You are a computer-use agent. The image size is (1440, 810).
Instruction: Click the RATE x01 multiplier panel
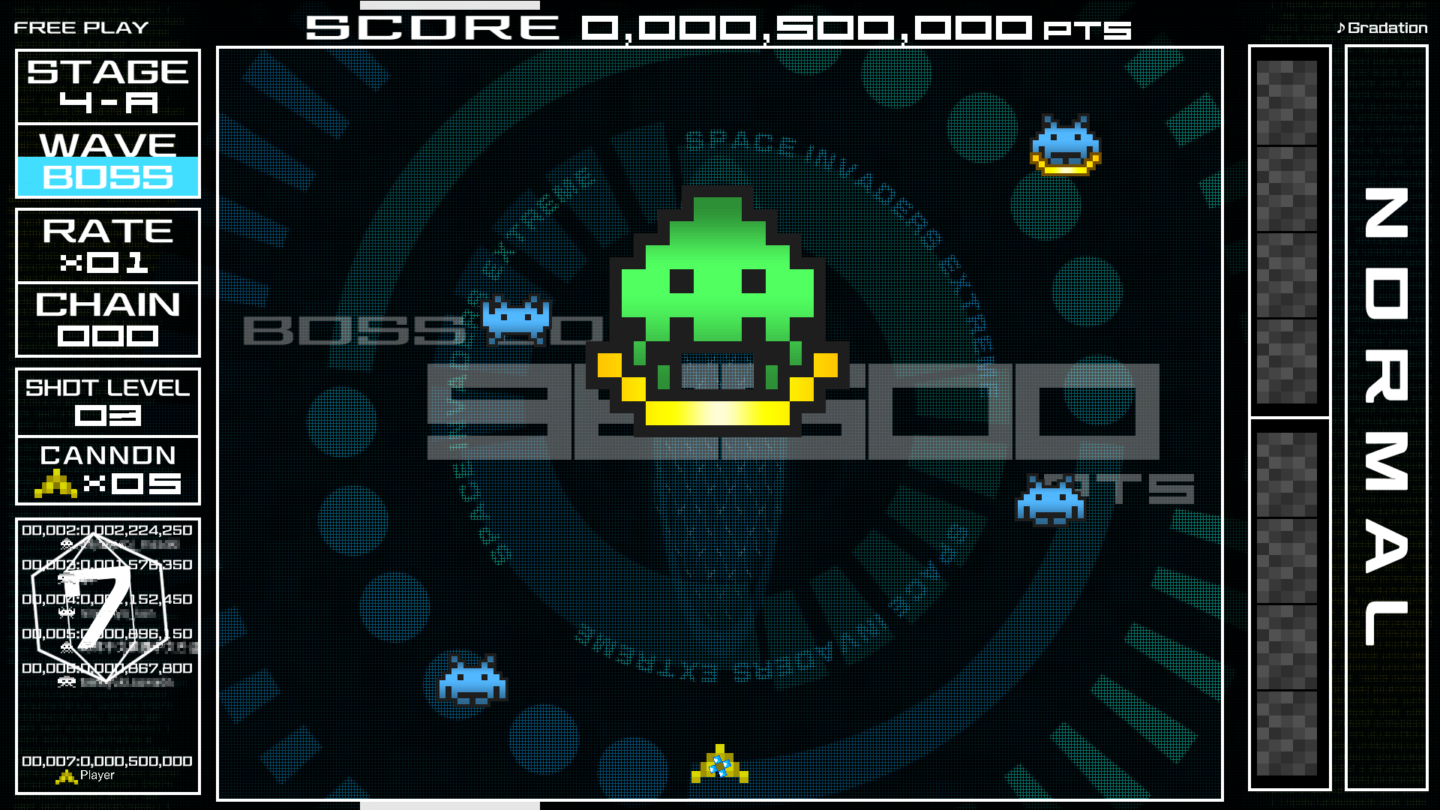[107, 245]
